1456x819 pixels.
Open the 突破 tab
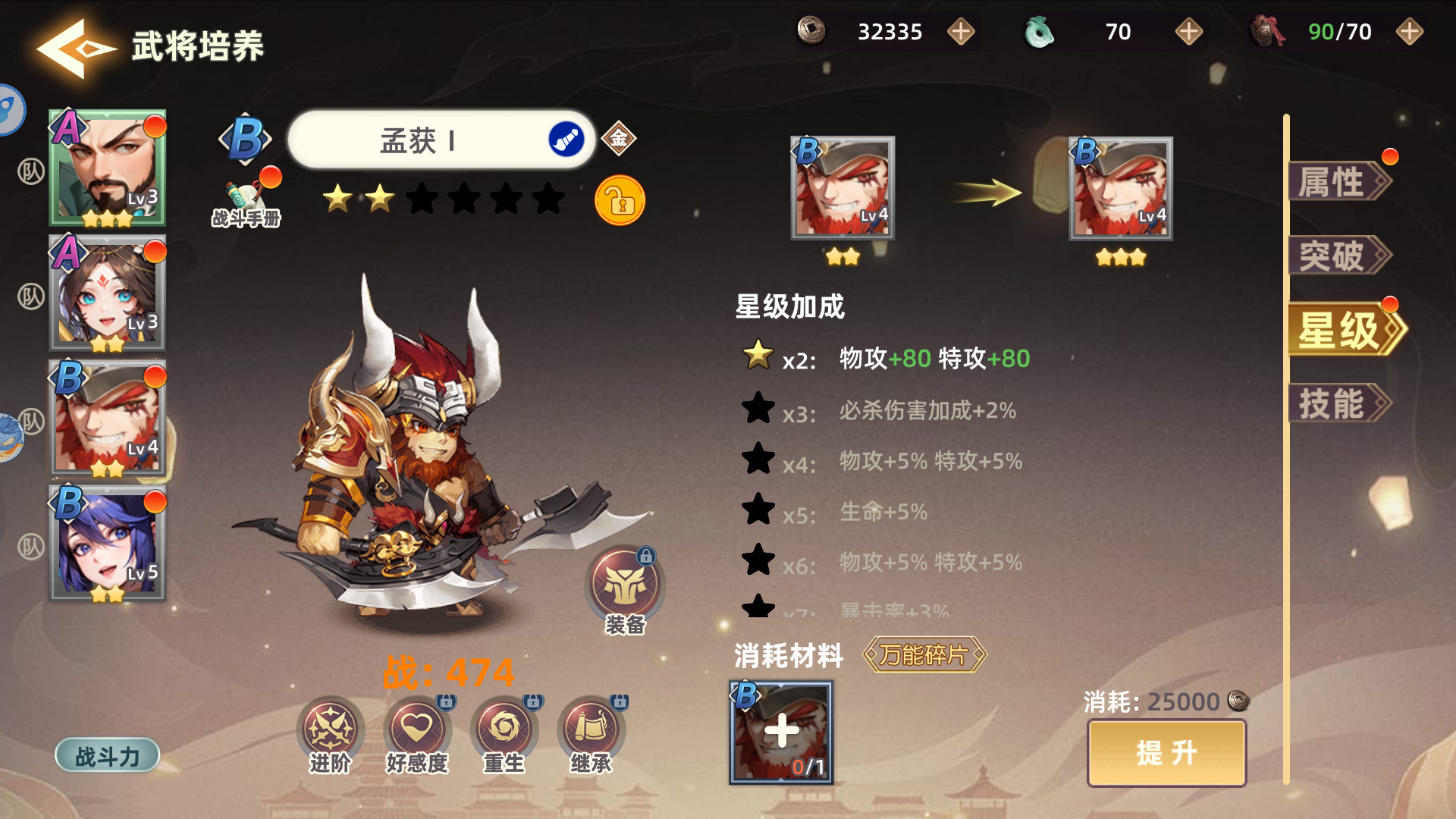pyautogui.click(x=1338, y=256)
